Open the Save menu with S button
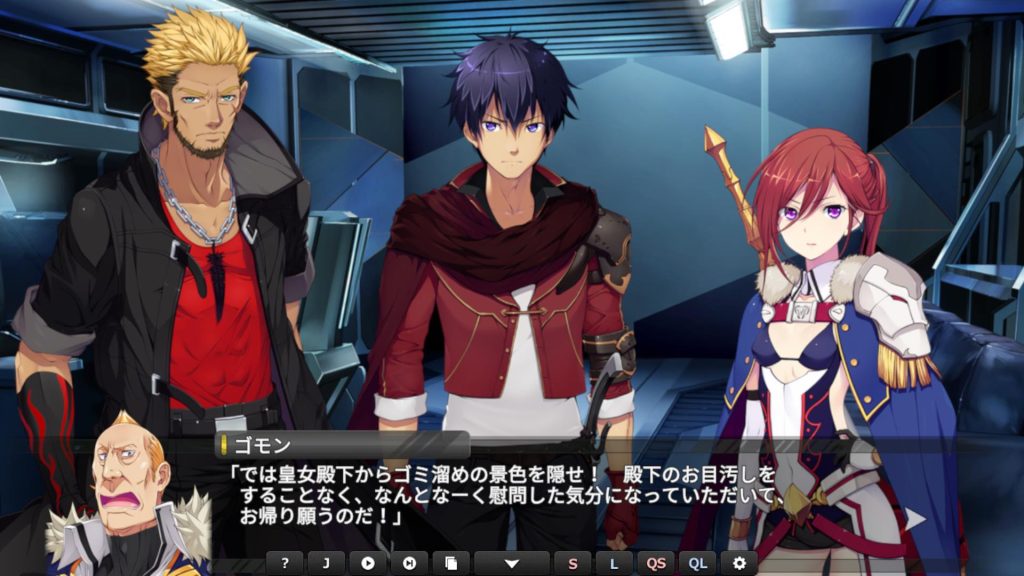The image size is (1024, 576). point(573,563)
